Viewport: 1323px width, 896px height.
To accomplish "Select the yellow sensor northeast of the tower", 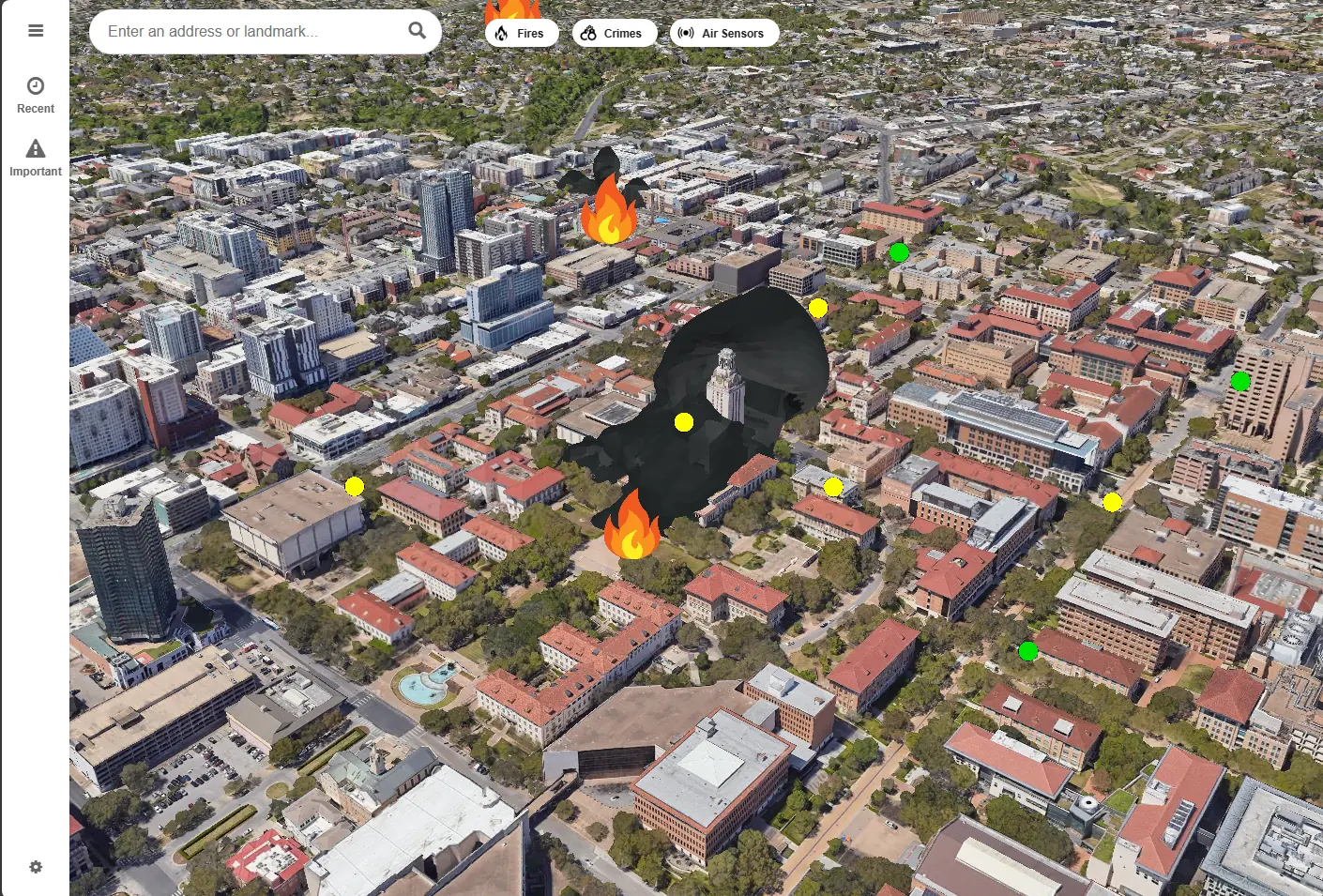I will [x=816, y=307].
